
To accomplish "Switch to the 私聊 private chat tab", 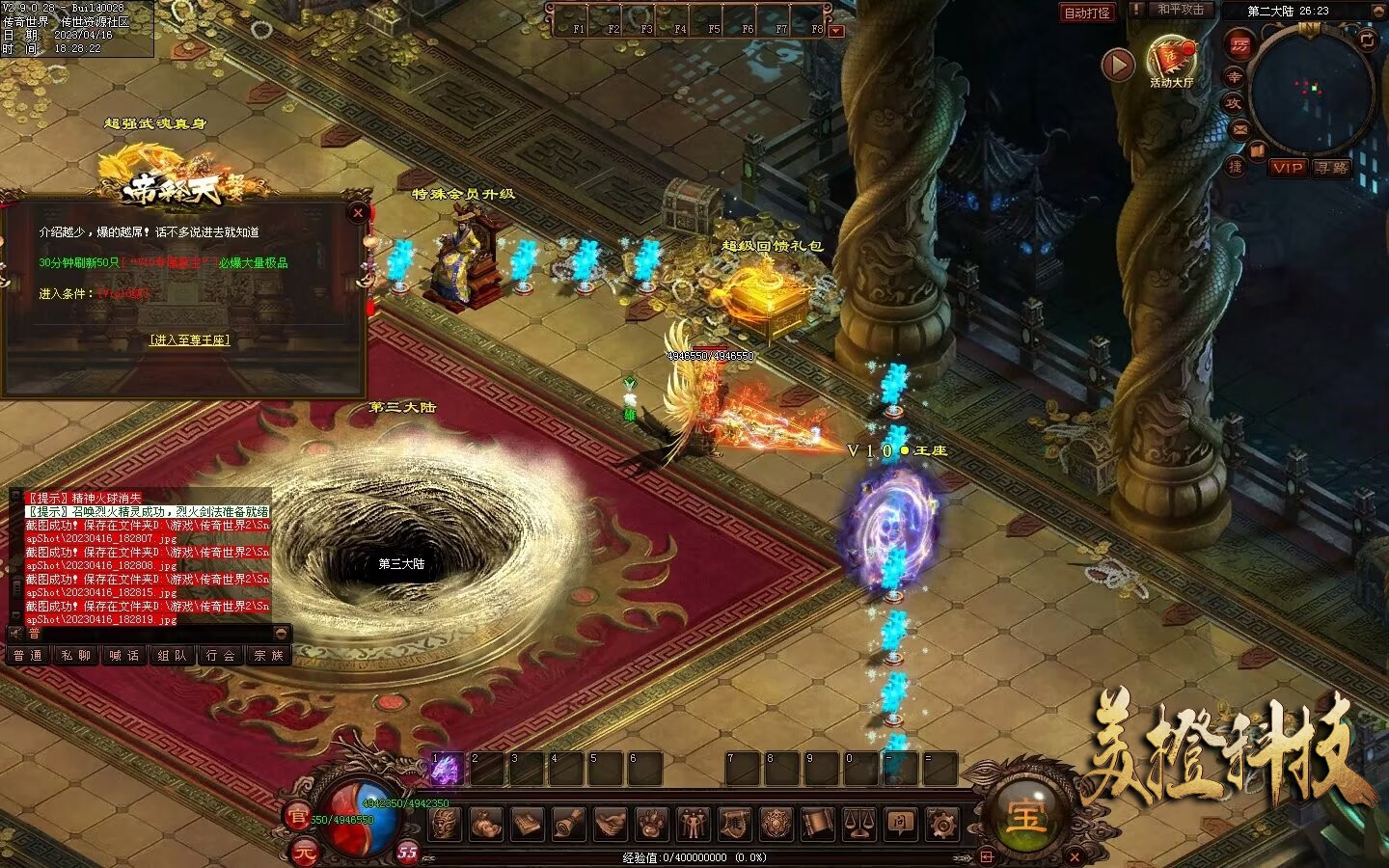I will [76, 656].
